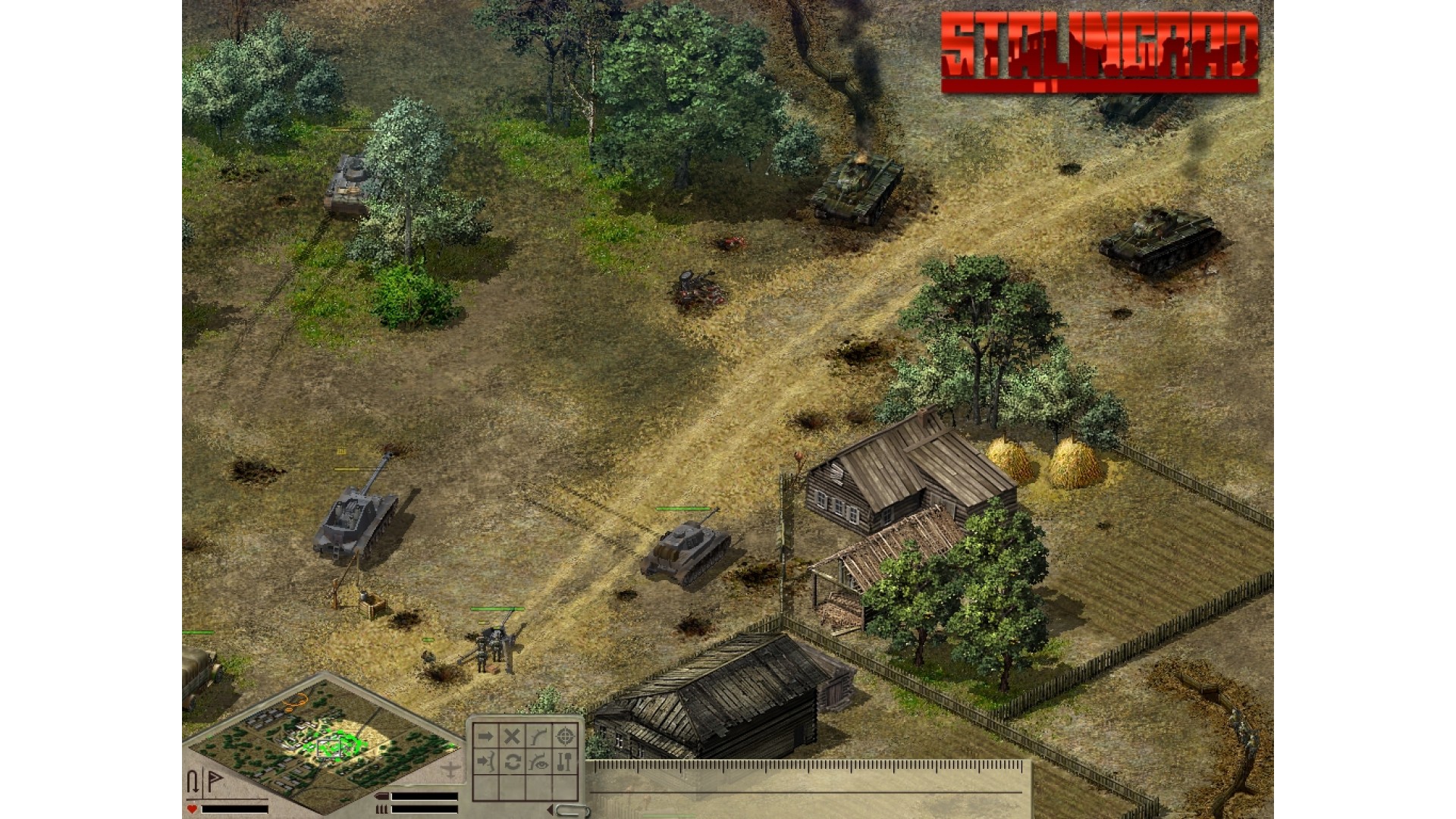
Task: Collapse panel with the small left triangle
Action: (549, 811)
